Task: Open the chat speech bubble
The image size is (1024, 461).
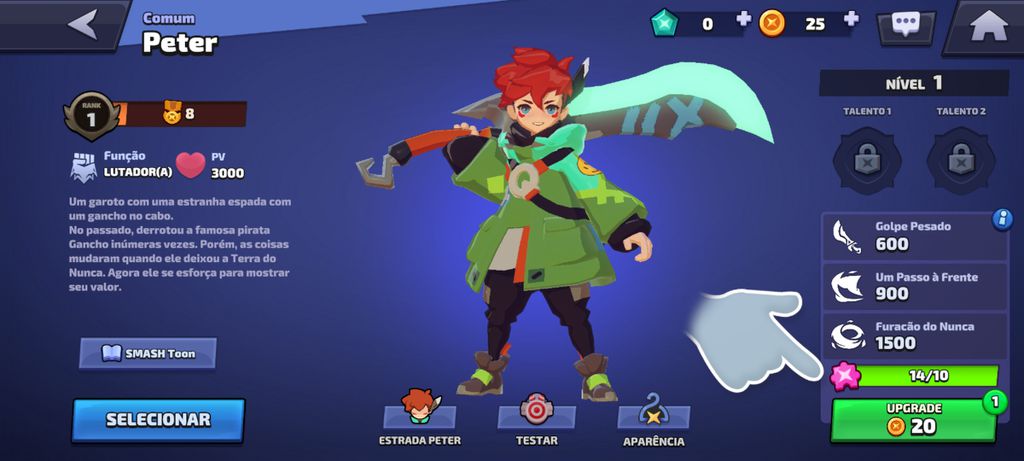Action: pyautogui.click(x=906, y=26)
